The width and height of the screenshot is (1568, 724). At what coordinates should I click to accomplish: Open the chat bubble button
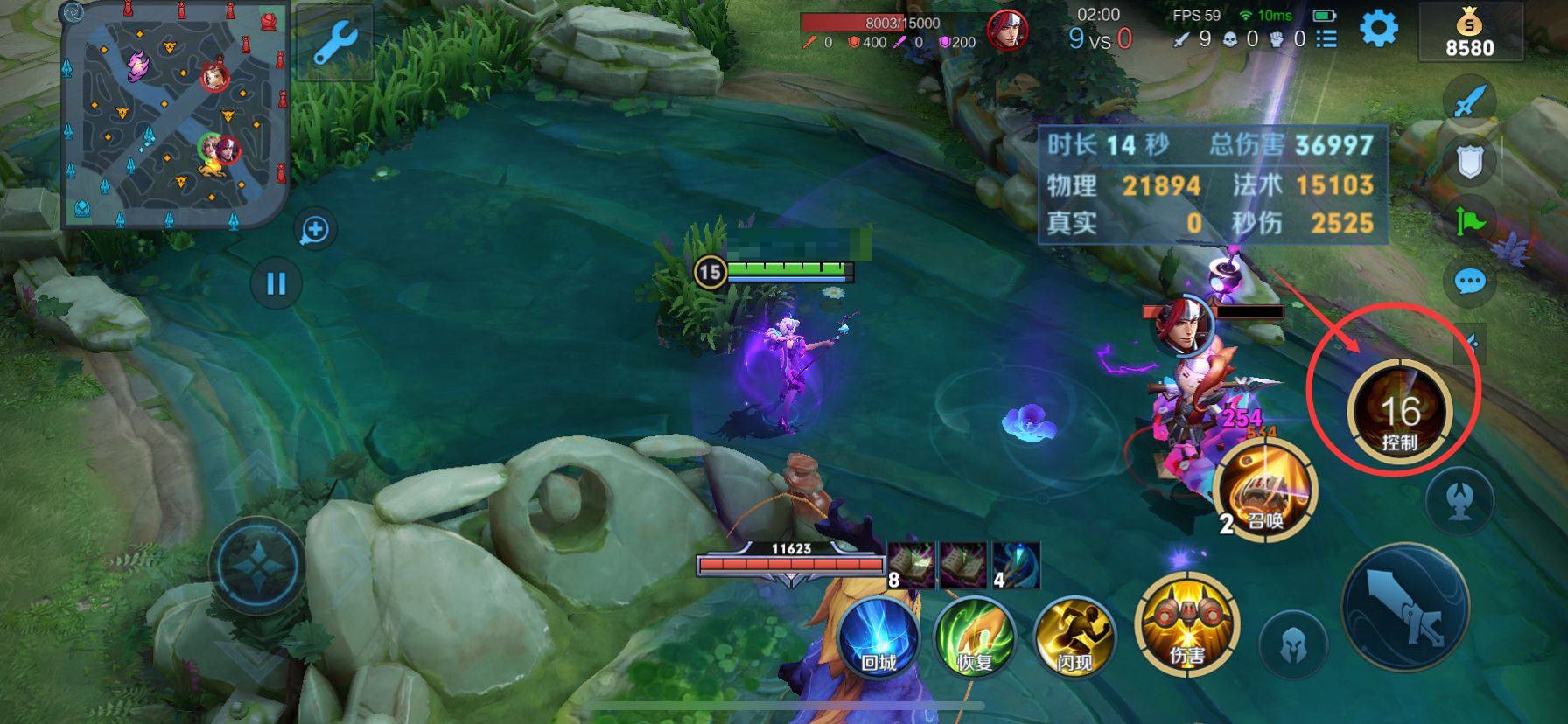point(1469,282)
